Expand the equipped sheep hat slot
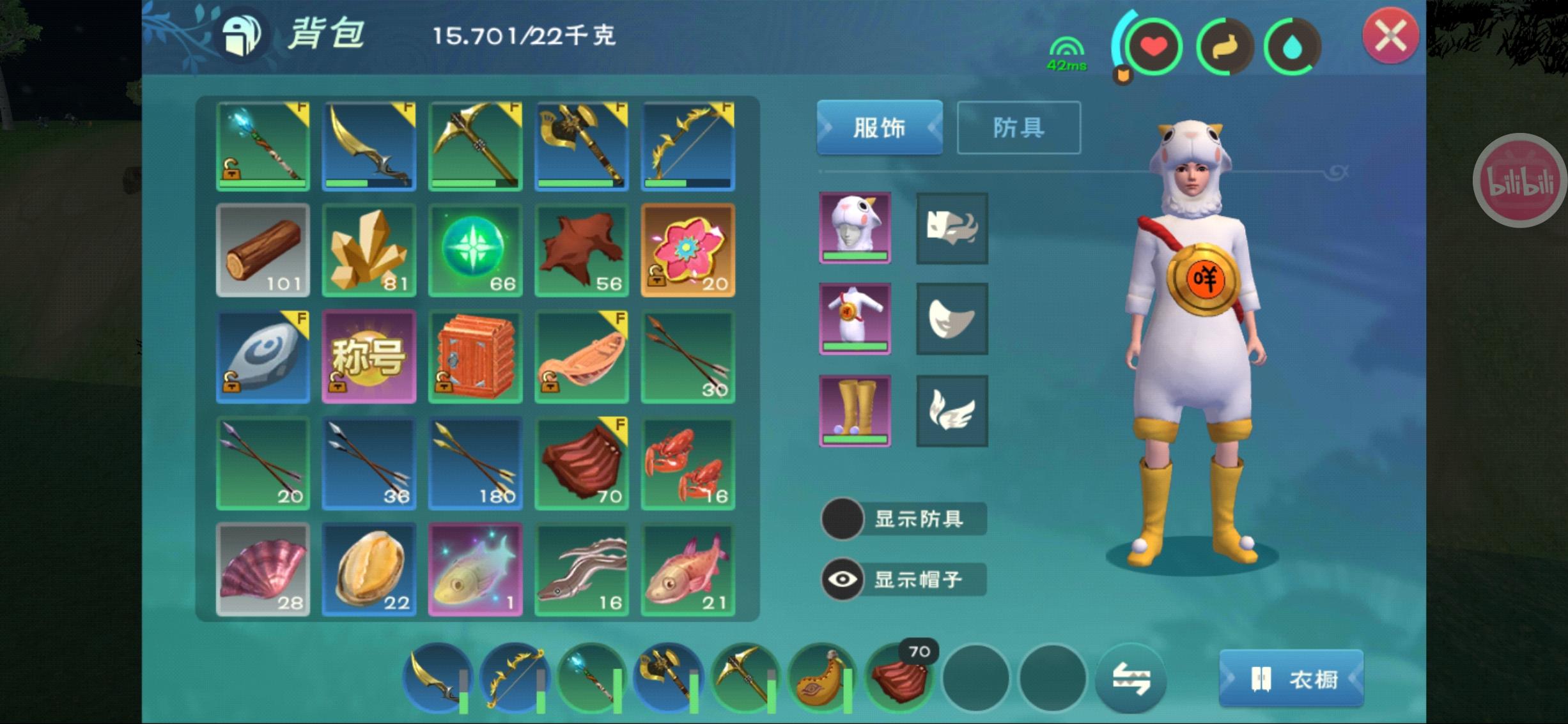 (x=855, y=228)
